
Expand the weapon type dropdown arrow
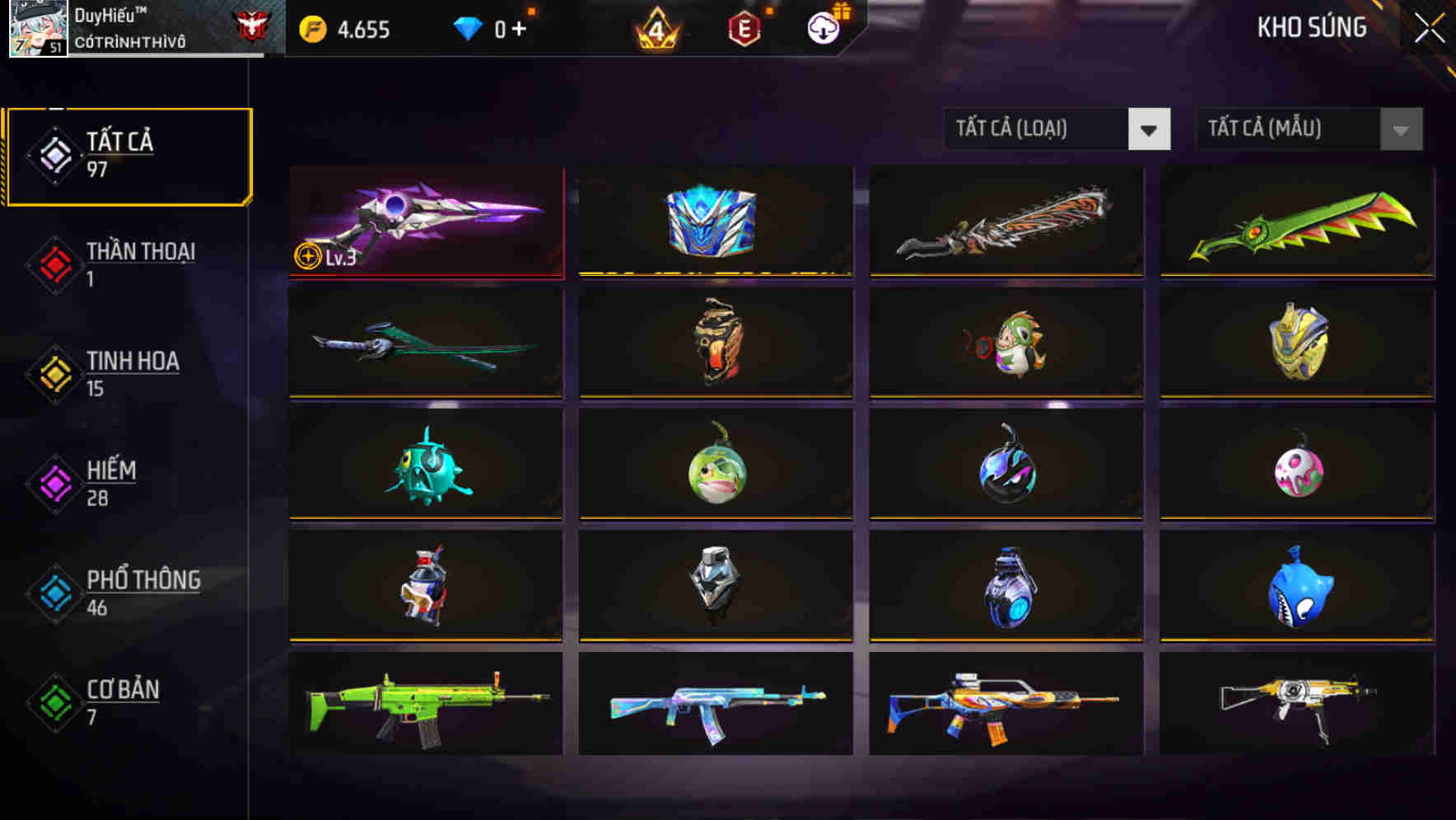[x=1149, y=129]
